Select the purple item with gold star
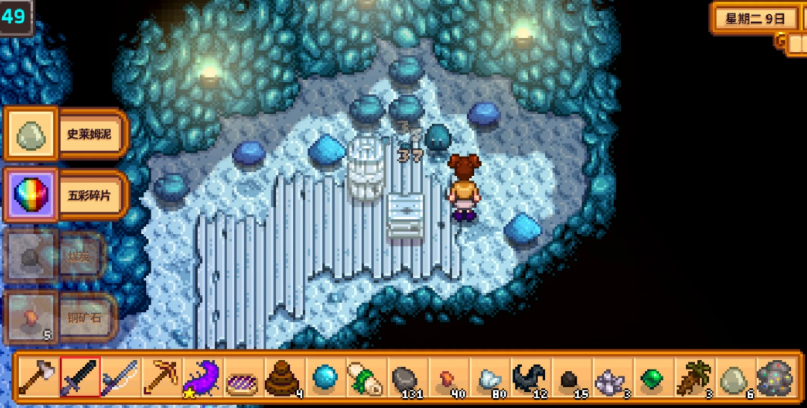 point(202,378)
